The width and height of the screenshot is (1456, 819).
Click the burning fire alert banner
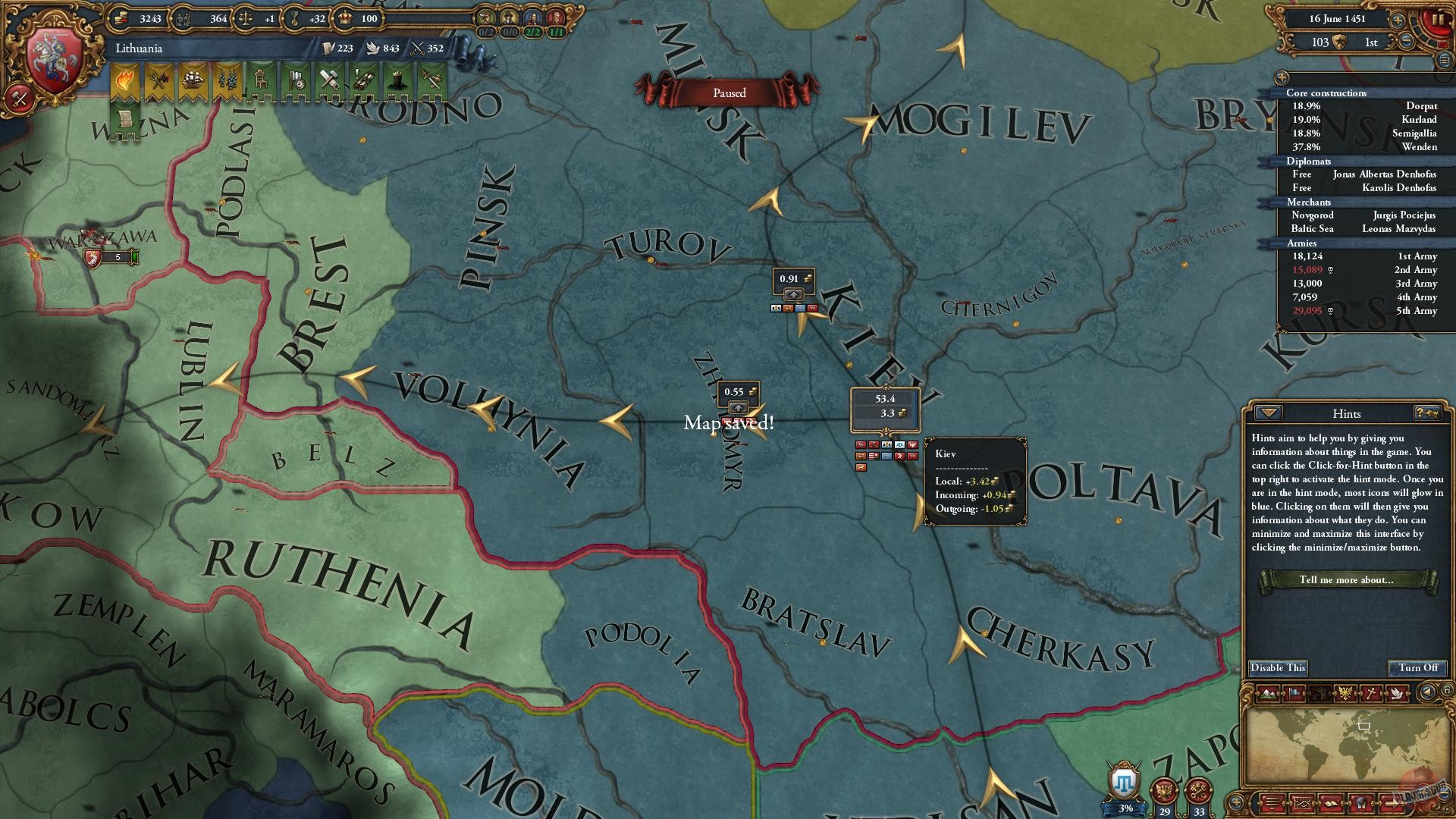pyautogui.click(x=125, y=77)
